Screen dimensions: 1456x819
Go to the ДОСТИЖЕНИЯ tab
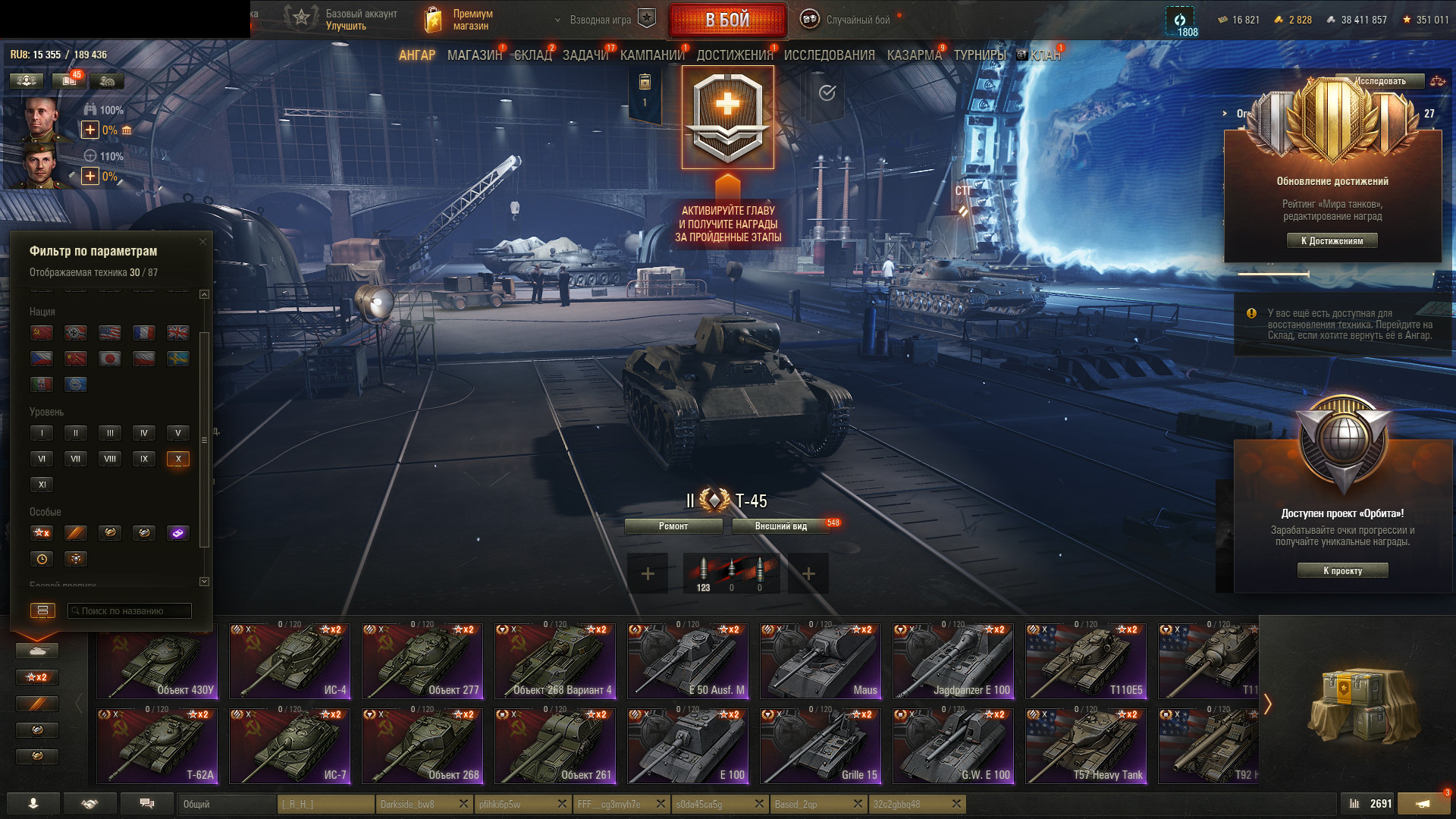click(x=734, y=55)
